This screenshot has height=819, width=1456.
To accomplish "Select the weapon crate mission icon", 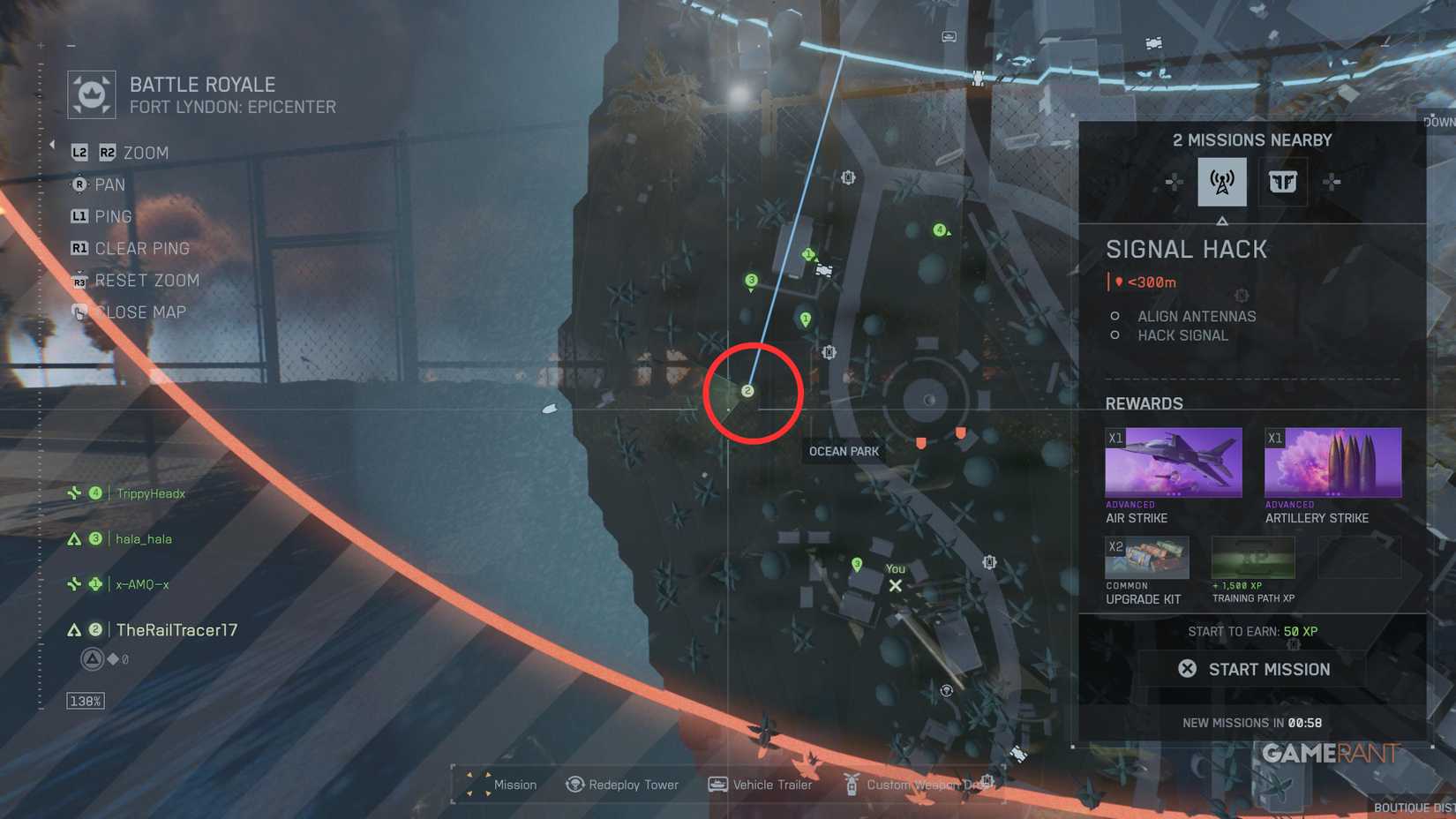I will pyautogui.click(x=1283, y=182).
